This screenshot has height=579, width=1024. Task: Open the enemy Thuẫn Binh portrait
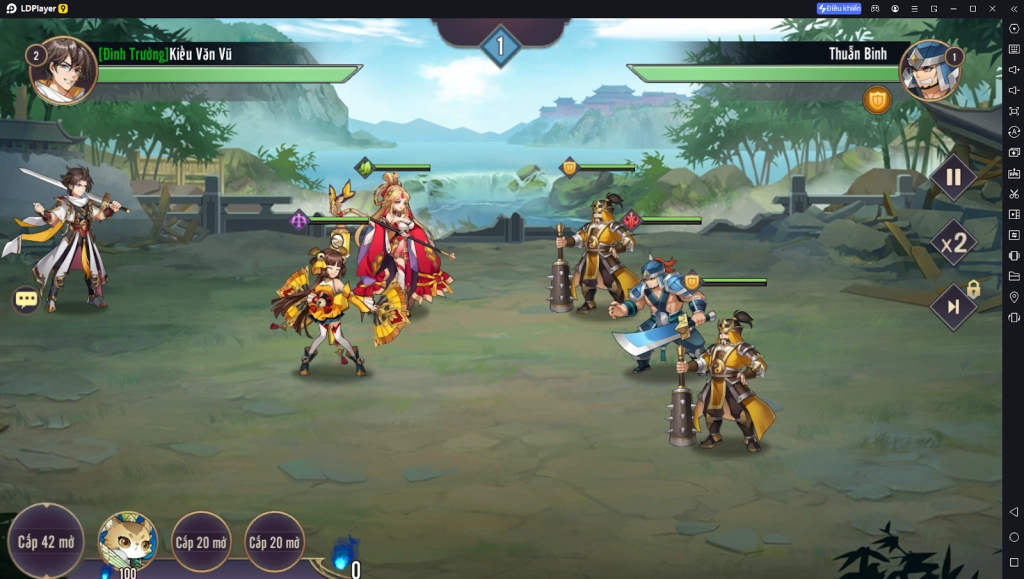(929, 70)
